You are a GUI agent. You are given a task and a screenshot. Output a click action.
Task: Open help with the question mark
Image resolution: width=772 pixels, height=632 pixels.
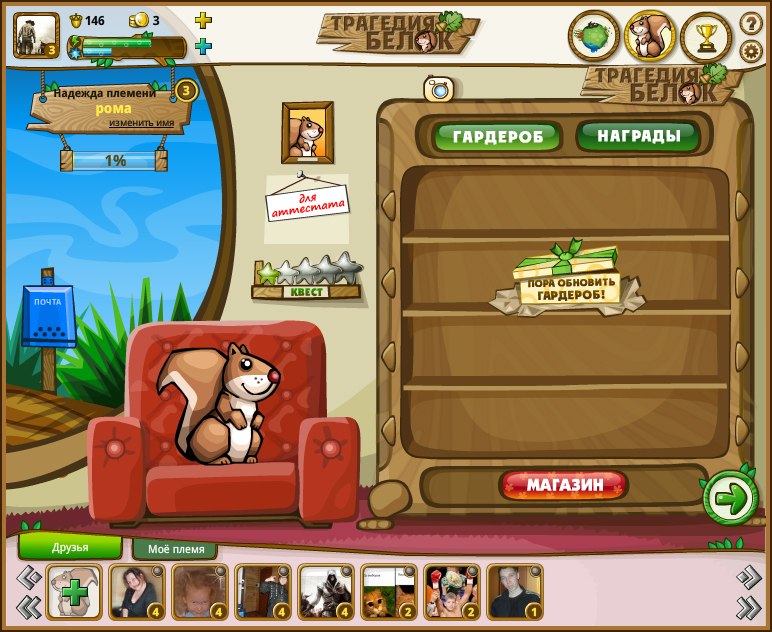[x=751, y=21]
